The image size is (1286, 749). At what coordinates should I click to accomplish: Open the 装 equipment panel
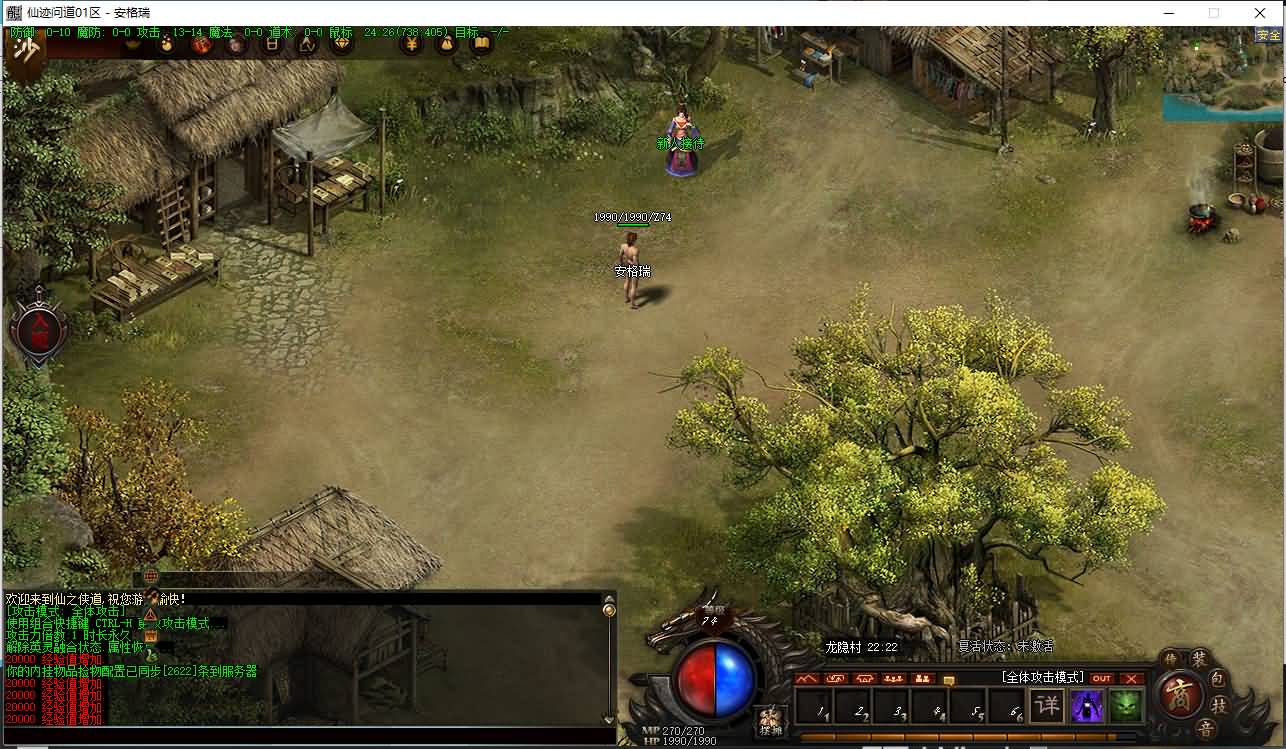(1199, 658)
